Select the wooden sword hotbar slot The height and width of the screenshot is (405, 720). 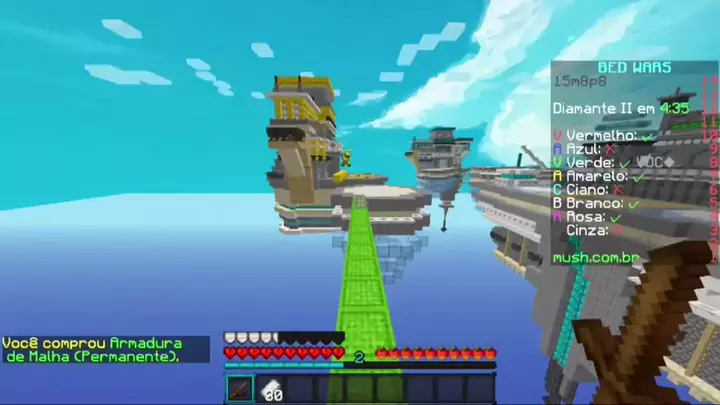point(240,389)
